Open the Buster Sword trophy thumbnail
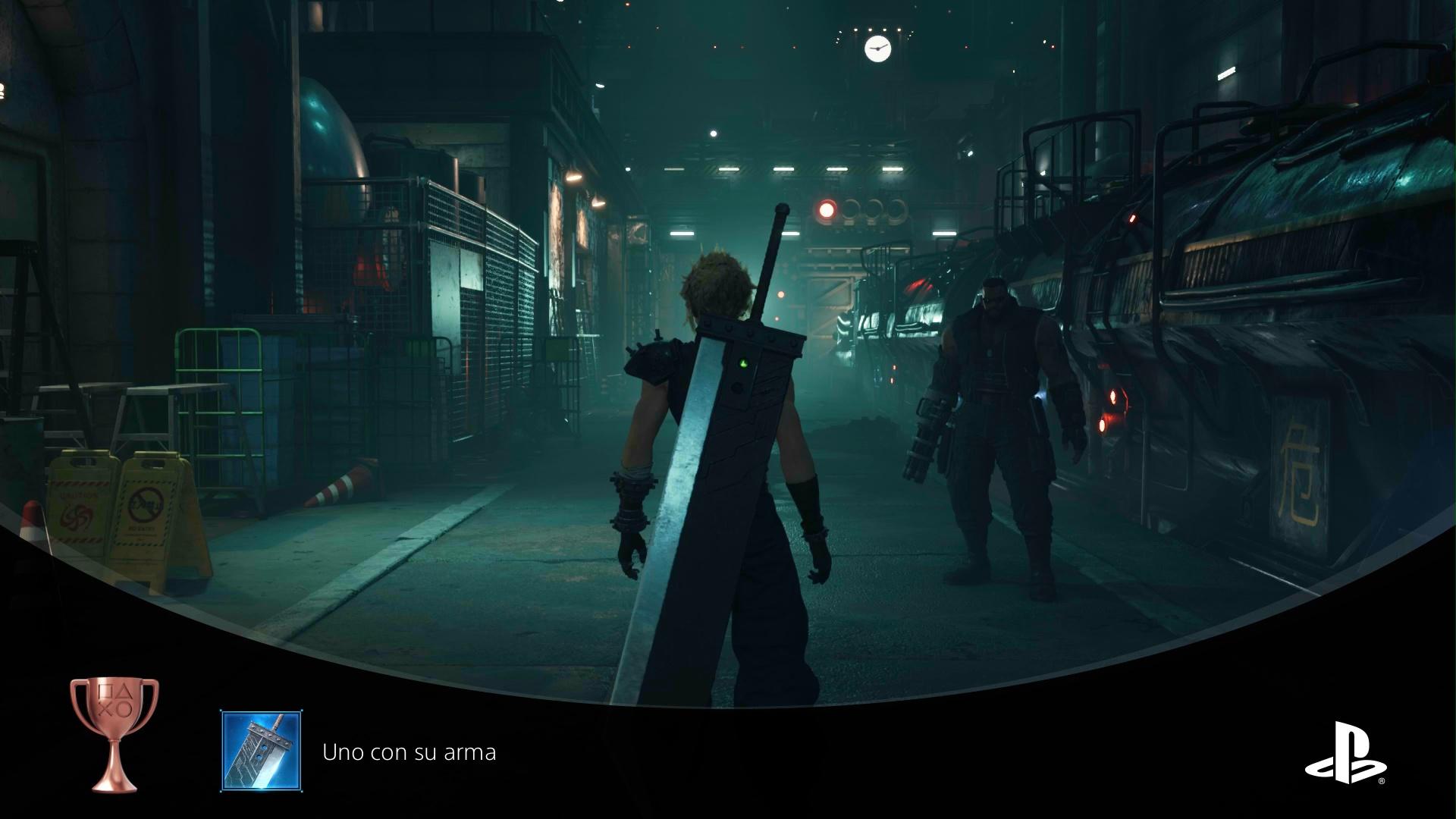1456x819 pixels. (261, 751)
